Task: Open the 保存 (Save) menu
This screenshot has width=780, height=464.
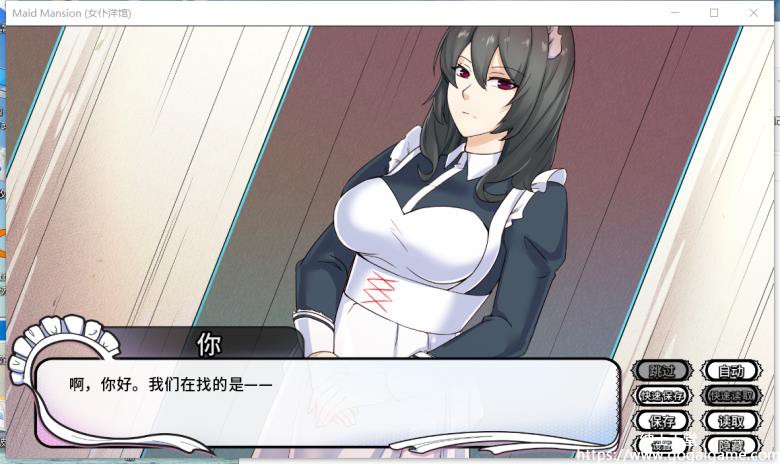Action: [x=662, y=421]
